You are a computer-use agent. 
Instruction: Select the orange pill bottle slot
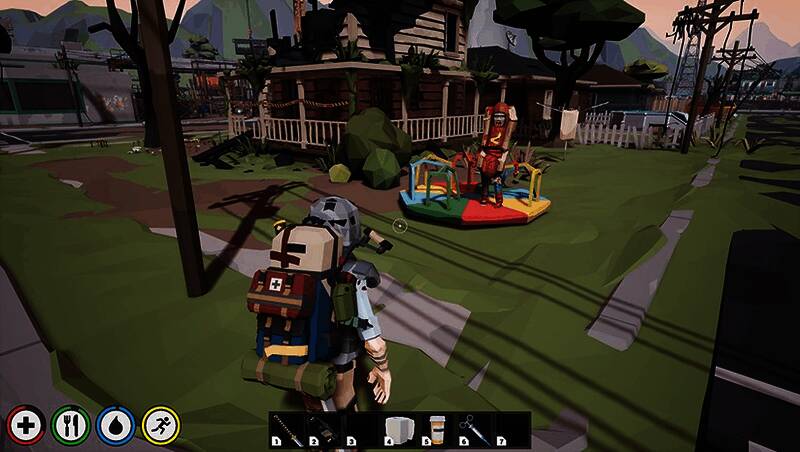click(x=437, y=429)
